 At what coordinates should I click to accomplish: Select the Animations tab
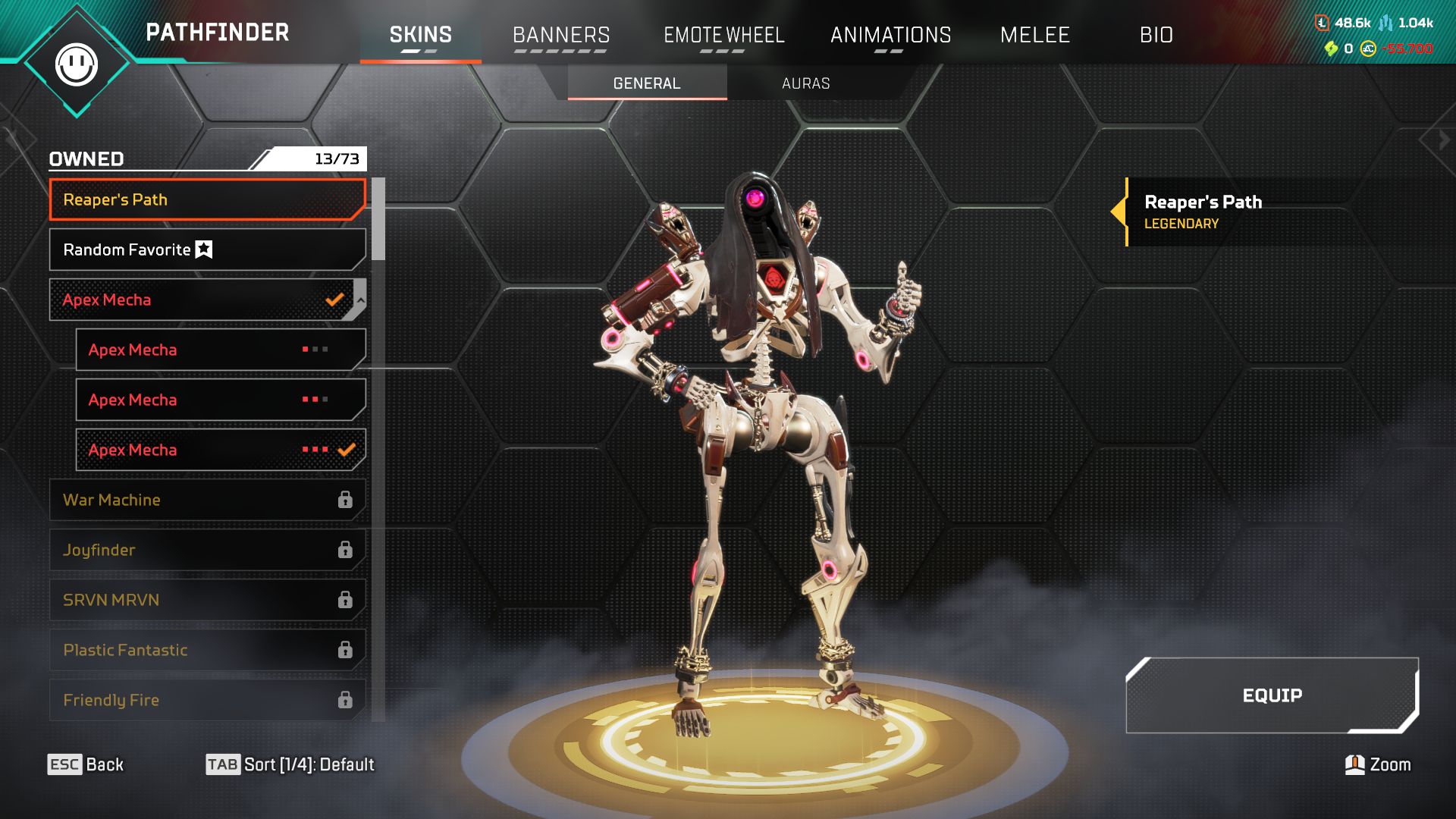pos(890,35)
